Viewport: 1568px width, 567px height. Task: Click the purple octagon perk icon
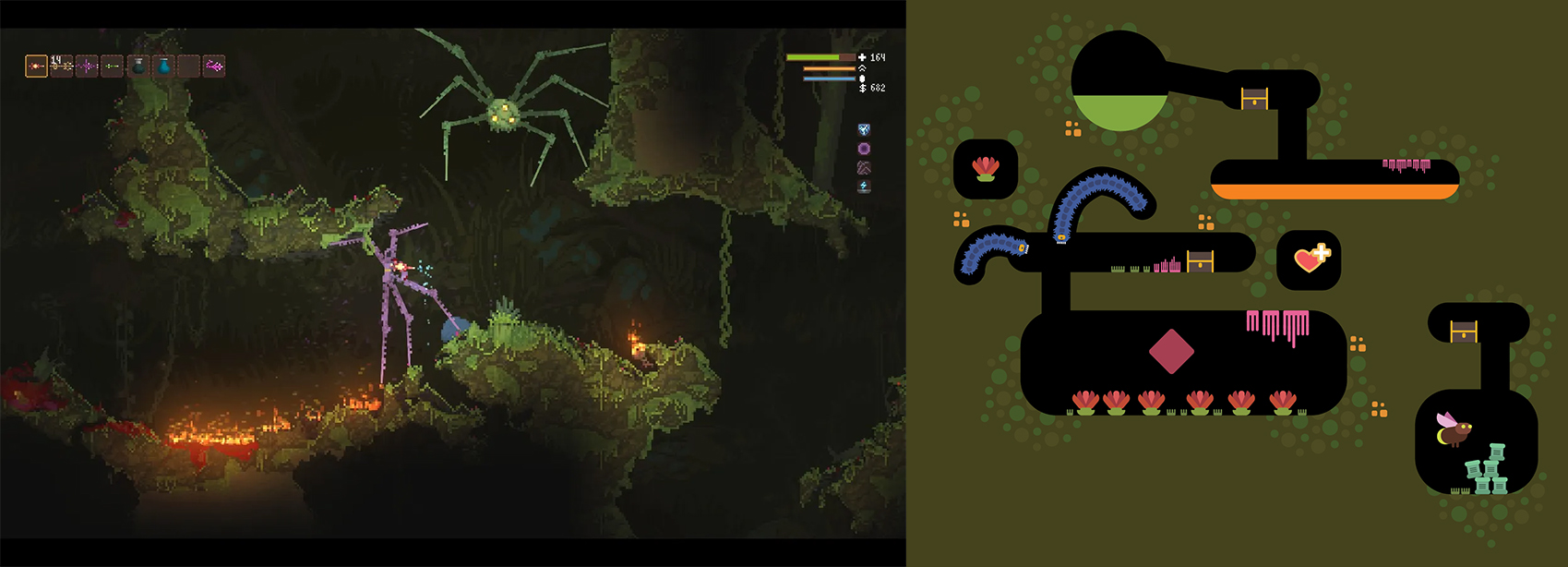point(864,149)
